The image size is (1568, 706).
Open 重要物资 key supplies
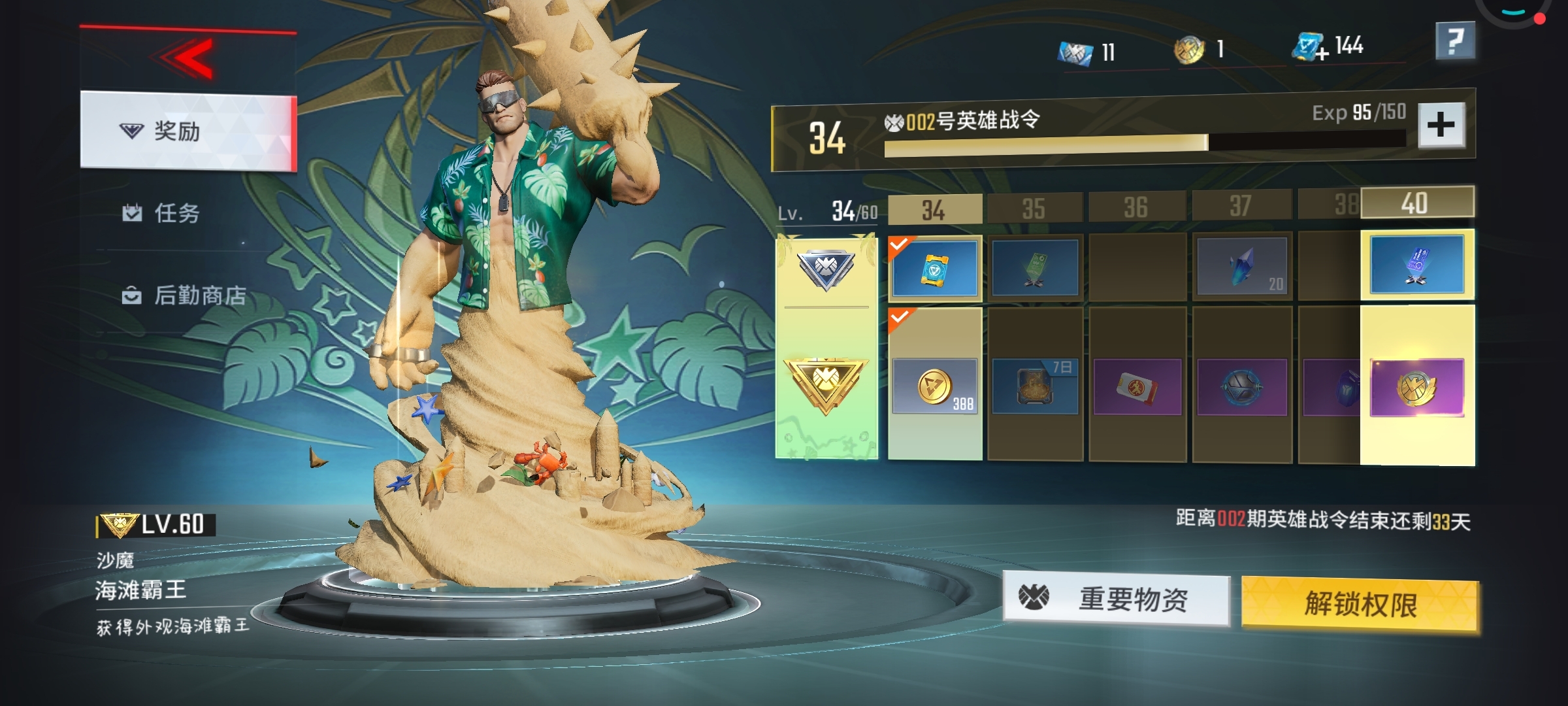coord(1117,599)
